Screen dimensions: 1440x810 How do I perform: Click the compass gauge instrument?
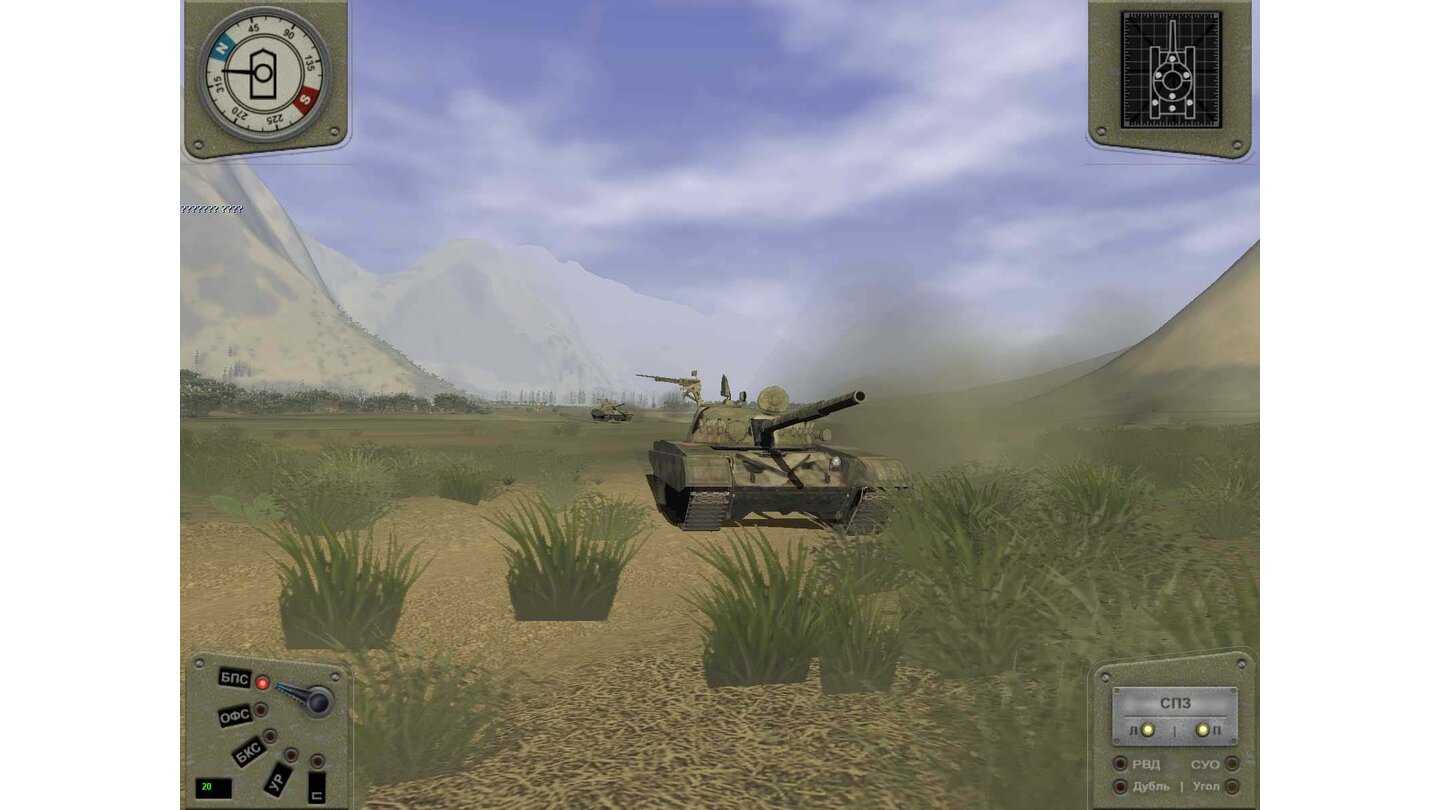(x=264, y=75)
